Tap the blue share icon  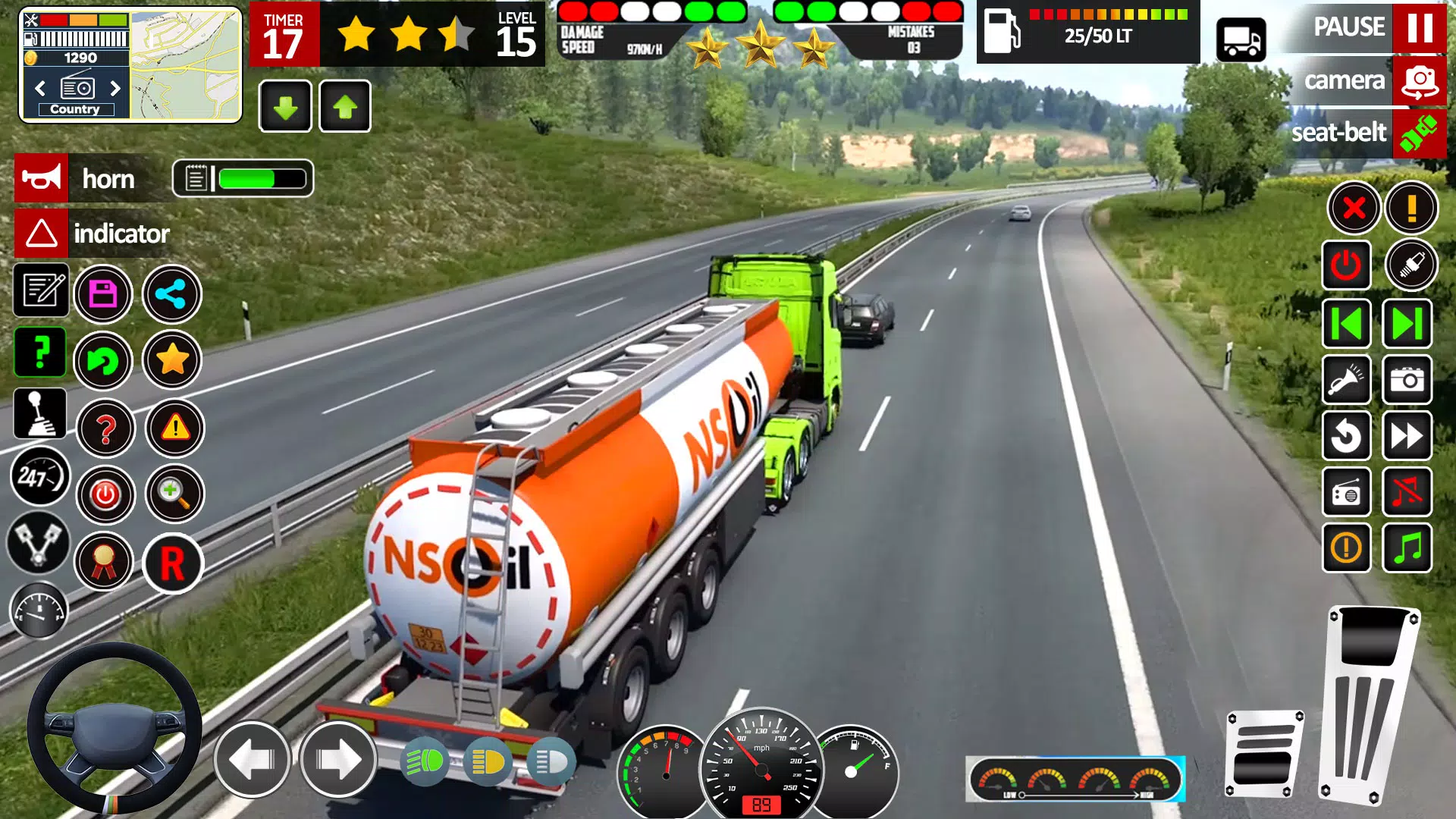172,294
